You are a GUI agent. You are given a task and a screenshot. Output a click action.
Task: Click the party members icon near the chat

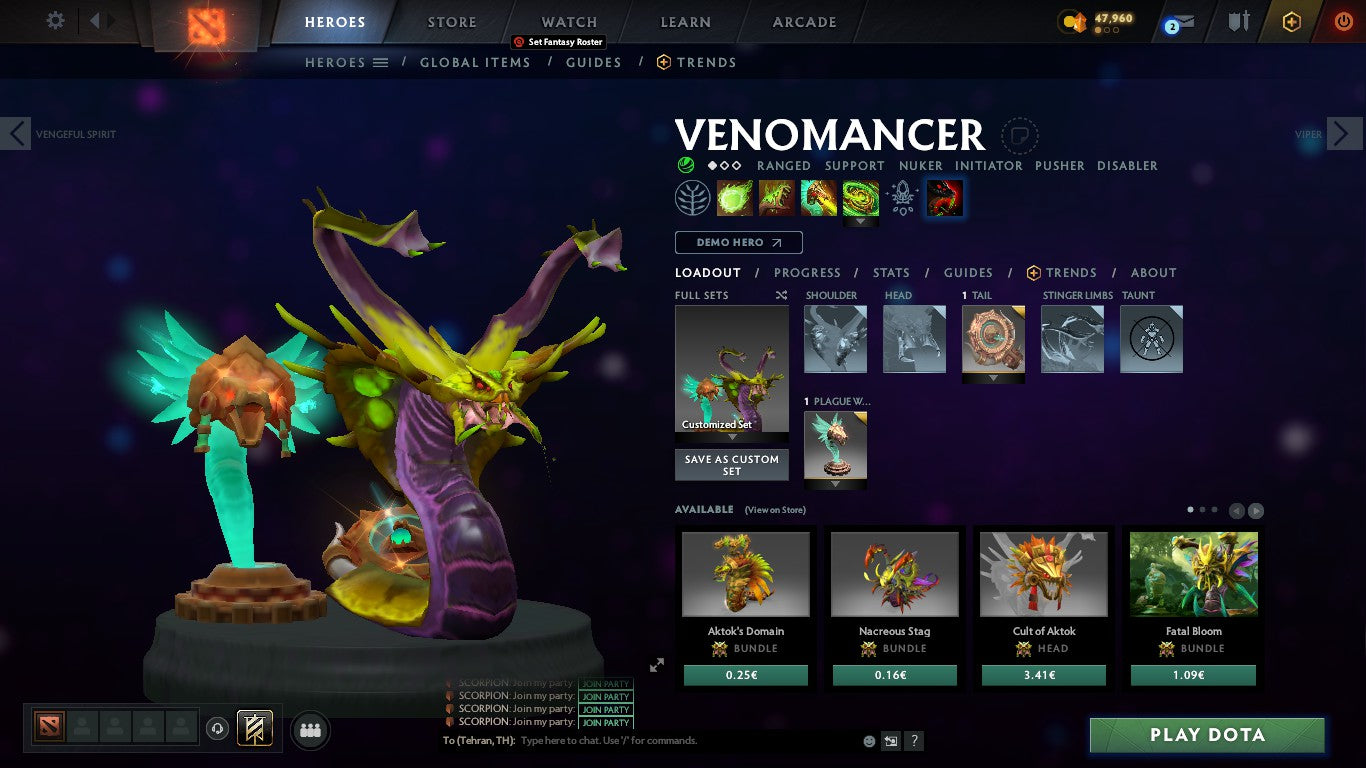(x=310, y=730)
